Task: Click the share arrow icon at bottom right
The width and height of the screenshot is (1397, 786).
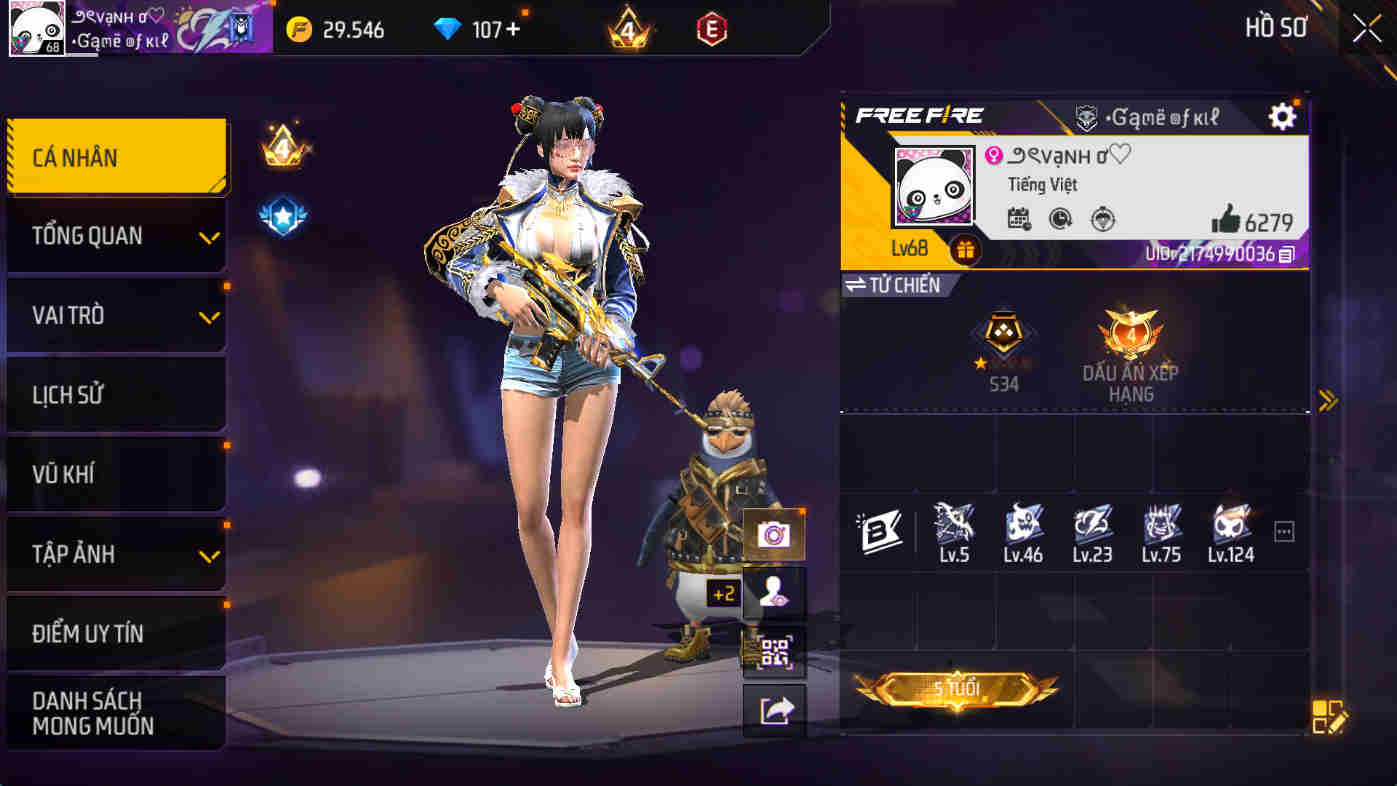Action: (x=774, y=710)
